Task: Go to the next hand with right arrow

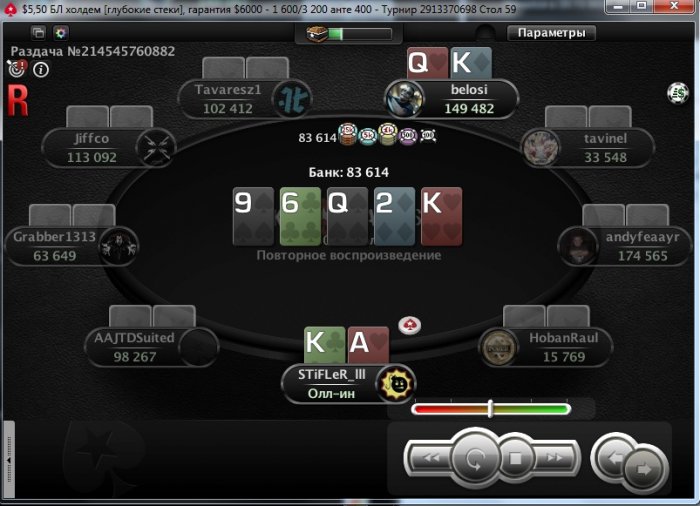Action: (644, 467)
